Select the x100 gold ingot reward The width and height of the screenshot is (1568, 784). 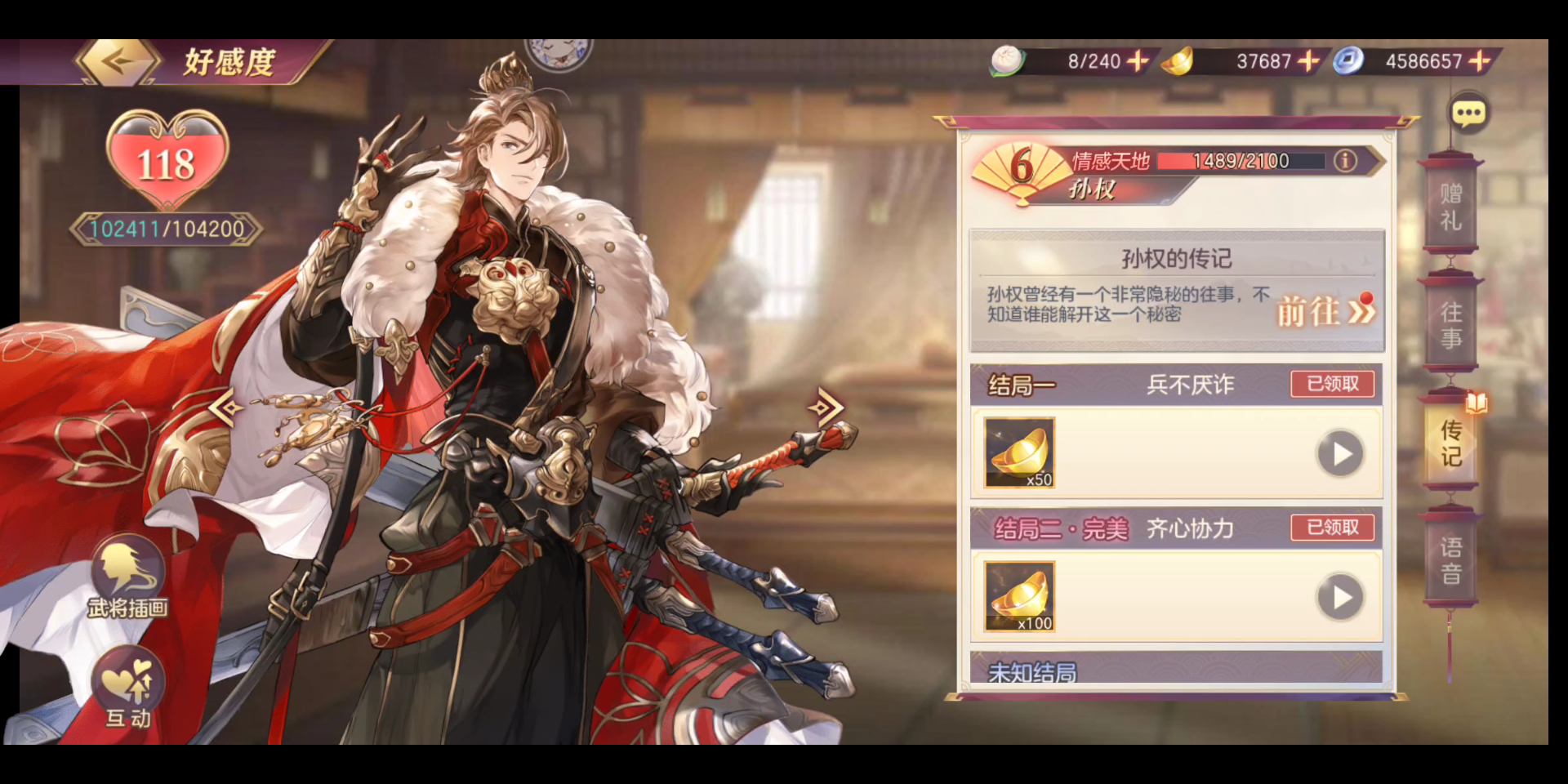(1019, 596)
